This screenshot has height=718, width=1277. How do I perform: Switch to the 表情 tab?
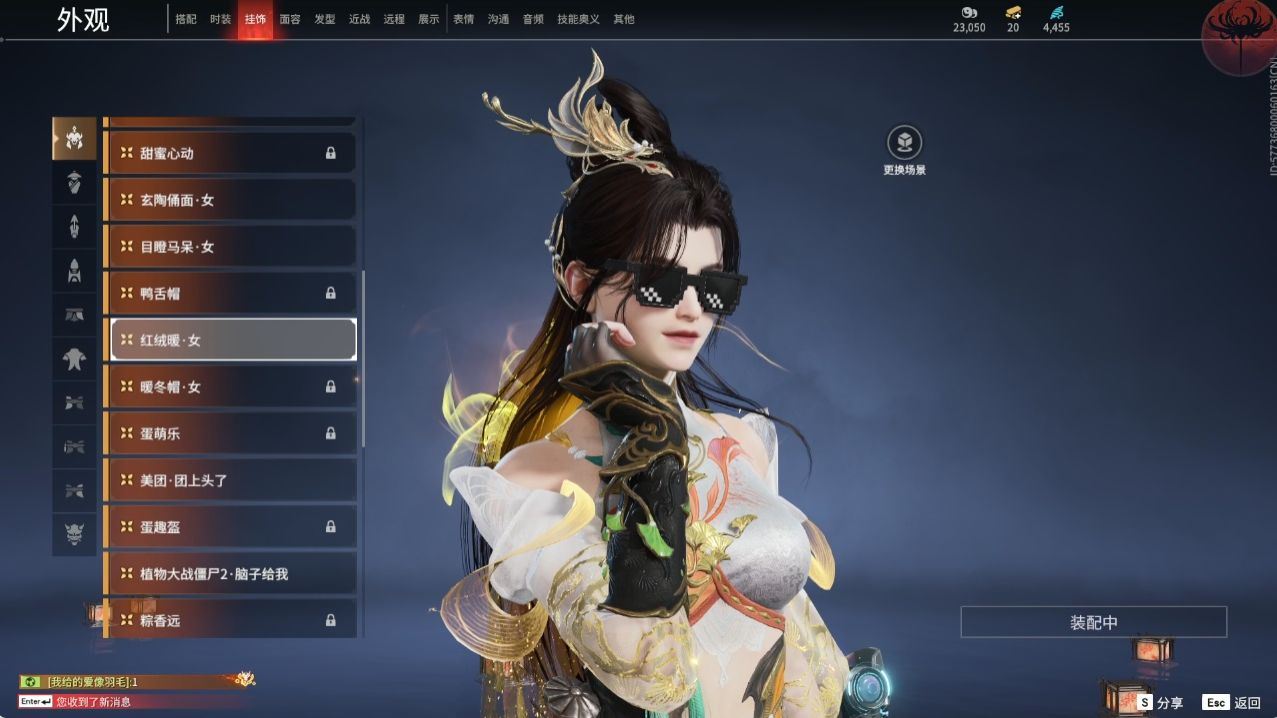pyautogui.click(x=463, y=19)
